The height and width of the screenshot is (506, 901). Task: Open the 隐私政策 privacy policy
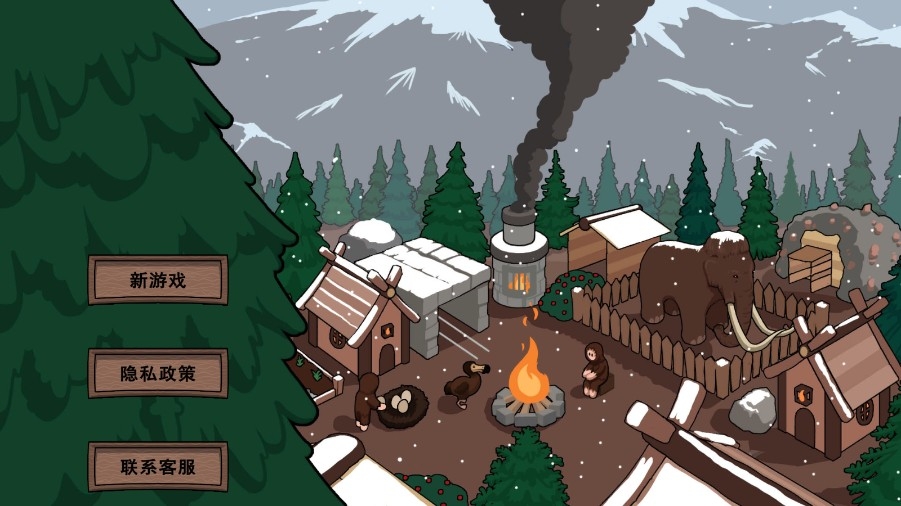(158, 373)
